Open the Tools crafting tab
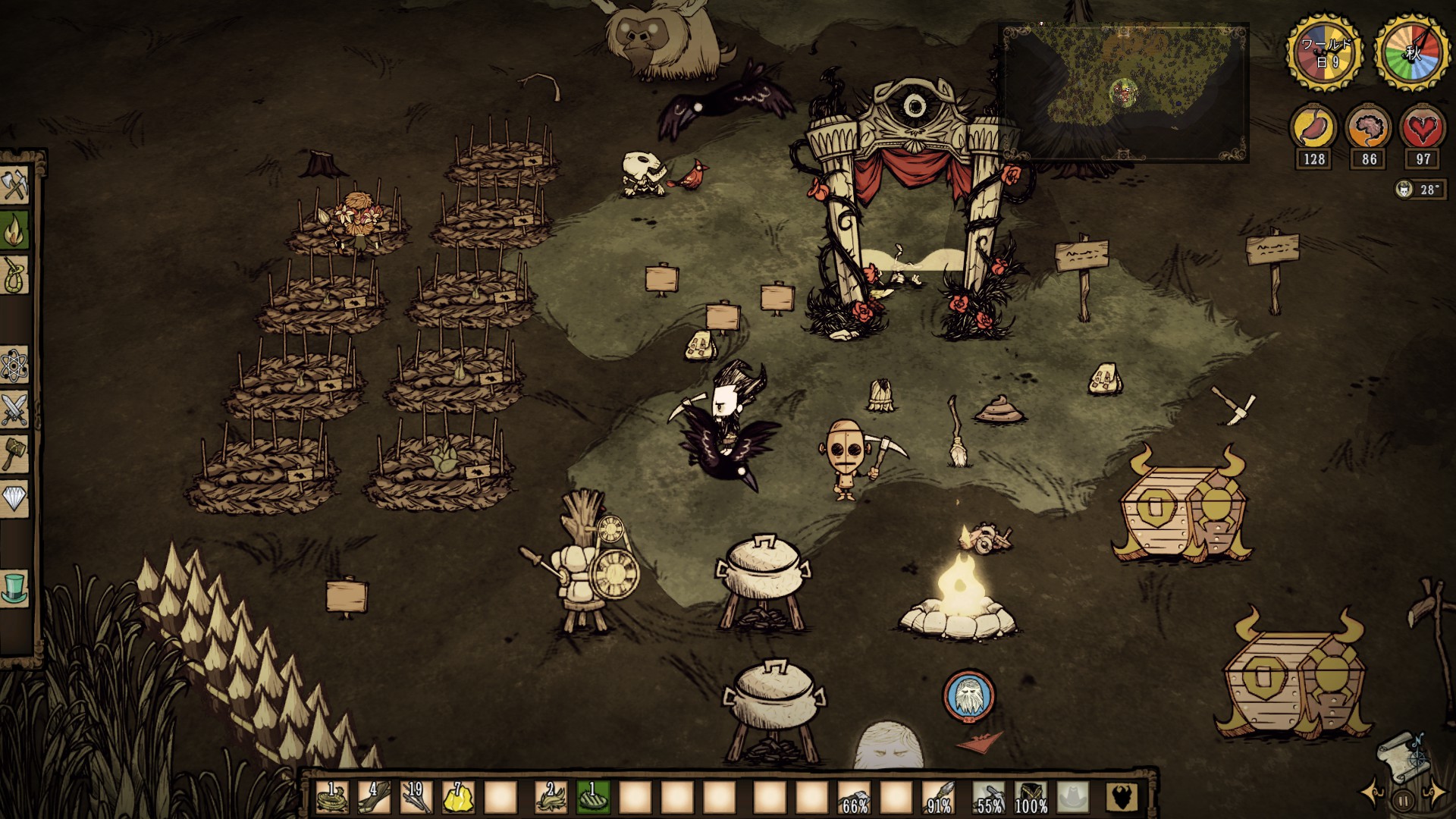Image resolution: width=1456 pixels, height=819 pixels. click(x=15, y=185)
